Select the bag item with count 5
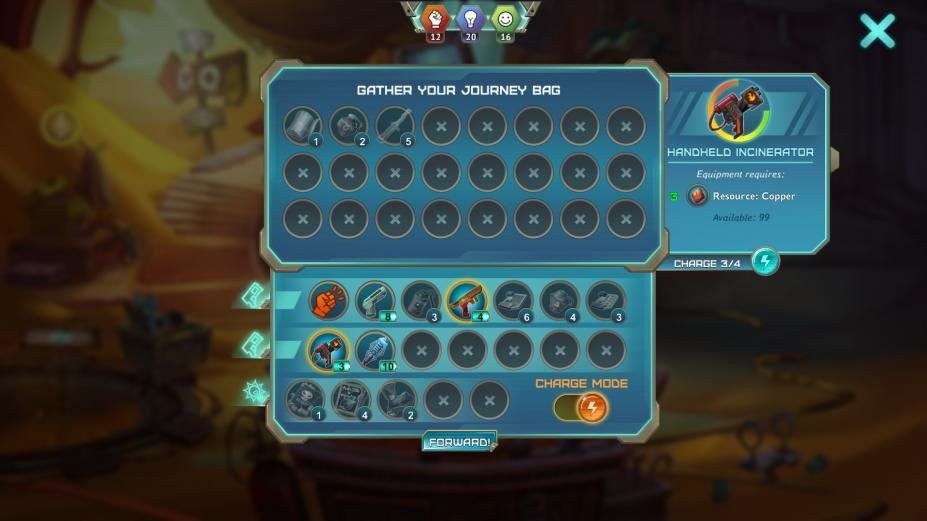Screen dimensions: 927x521 pos(394,126)
